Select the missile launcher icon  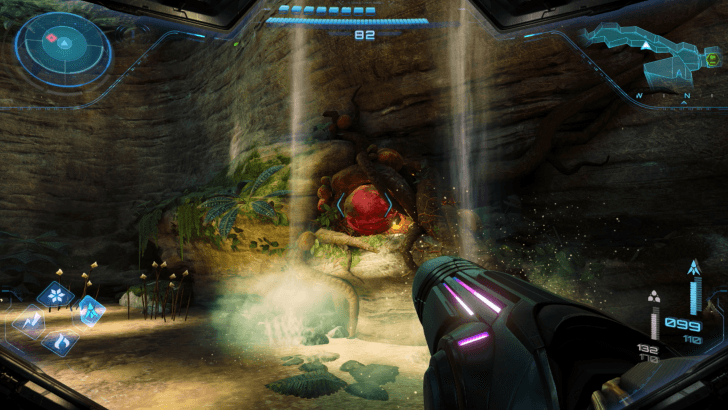pos(693,268)
